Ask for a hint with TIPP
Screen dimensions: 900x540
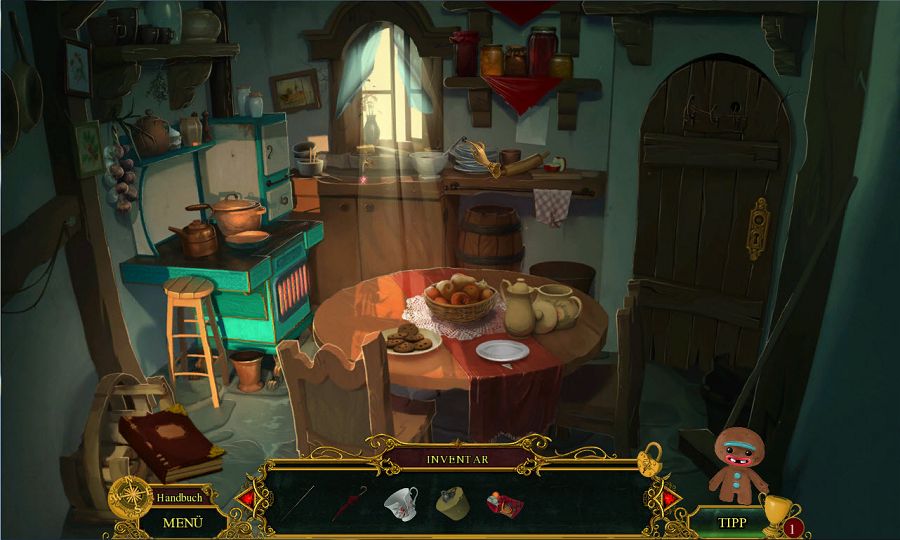(733, 522)
